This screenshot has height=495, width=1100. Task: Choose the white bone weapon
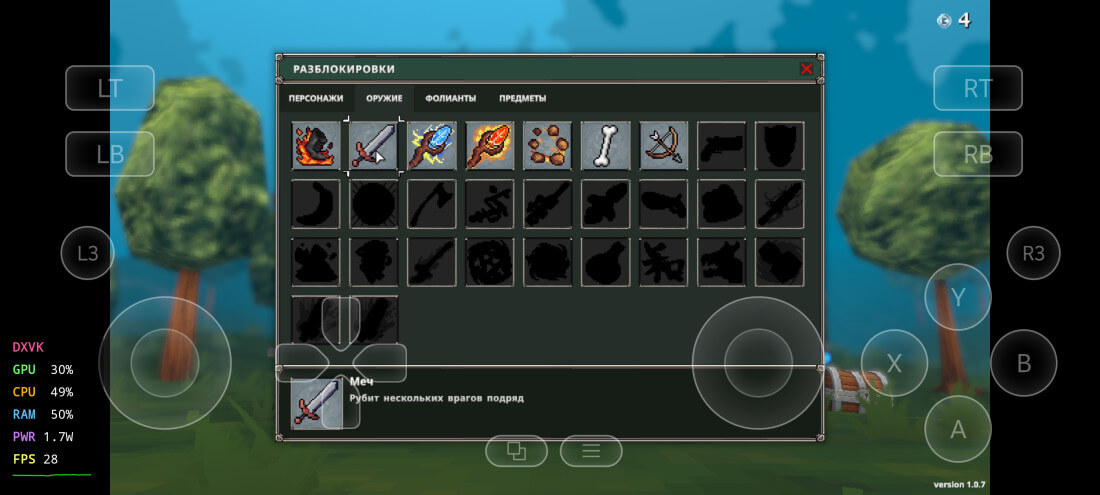[606, 146]
